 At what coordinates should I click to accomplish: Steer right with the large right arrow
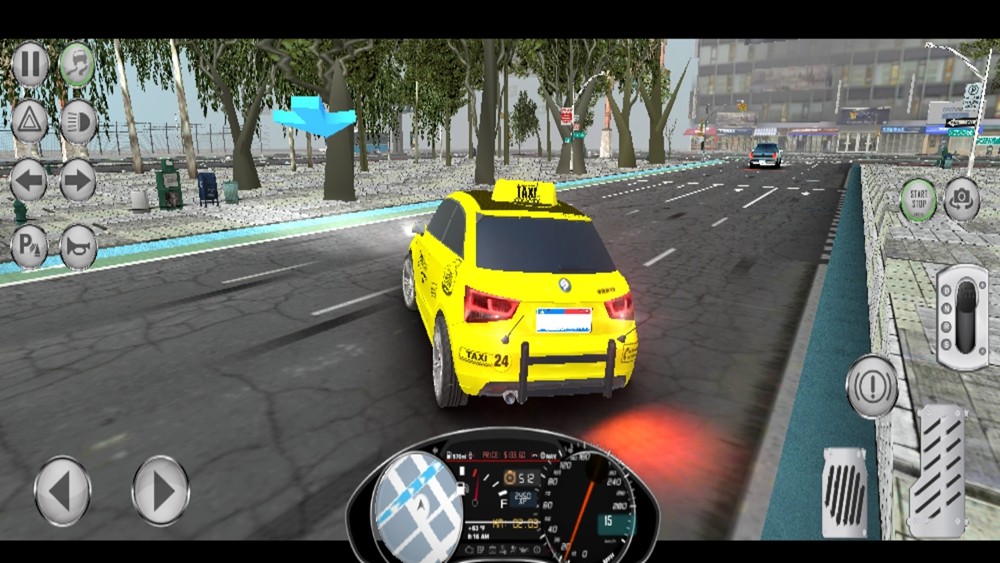click(160, 490)
